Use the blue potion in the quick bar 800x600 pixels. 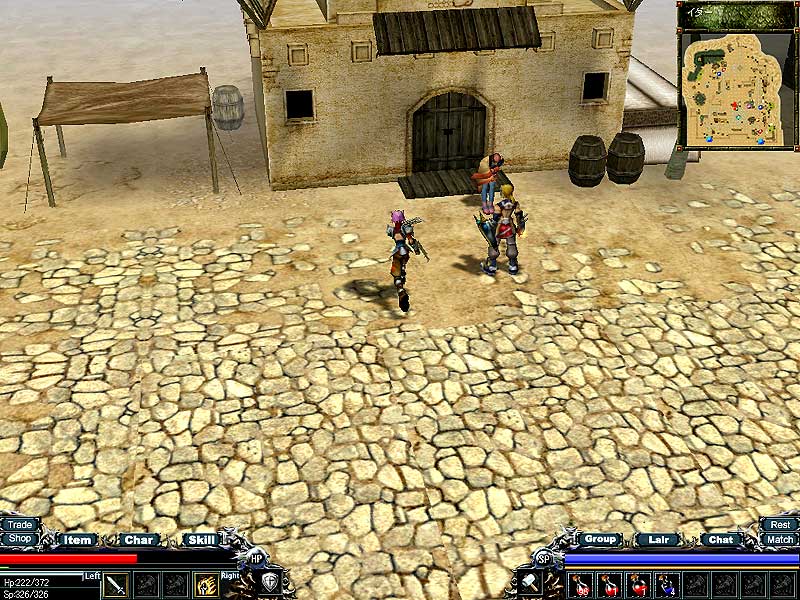point(667,584)
